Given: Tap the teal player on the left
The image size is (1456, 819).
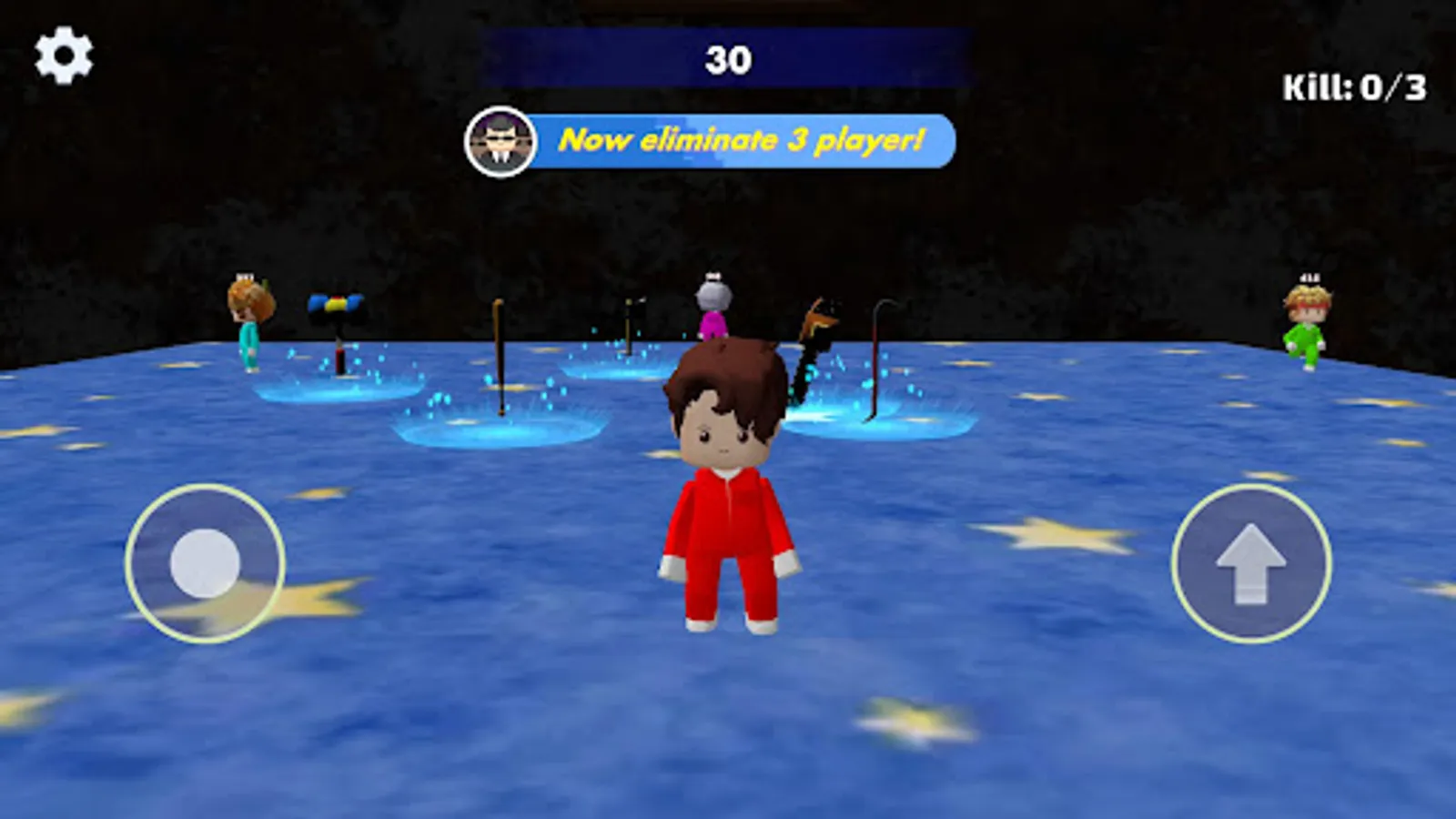Looking at the screenshot, I should [x=250, y=328].
